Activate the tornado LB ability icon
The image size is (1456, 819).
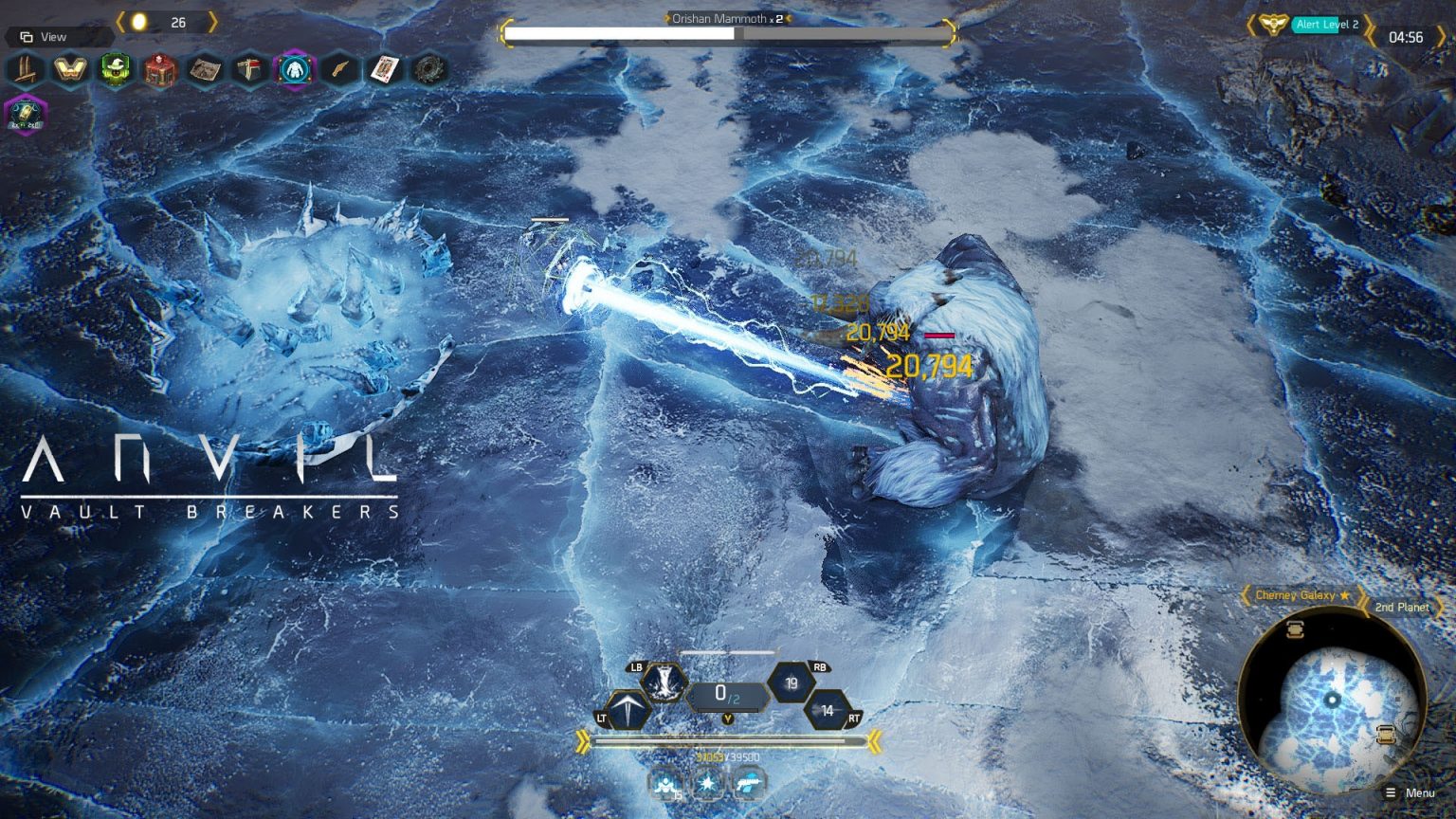(x=664, y=684)
